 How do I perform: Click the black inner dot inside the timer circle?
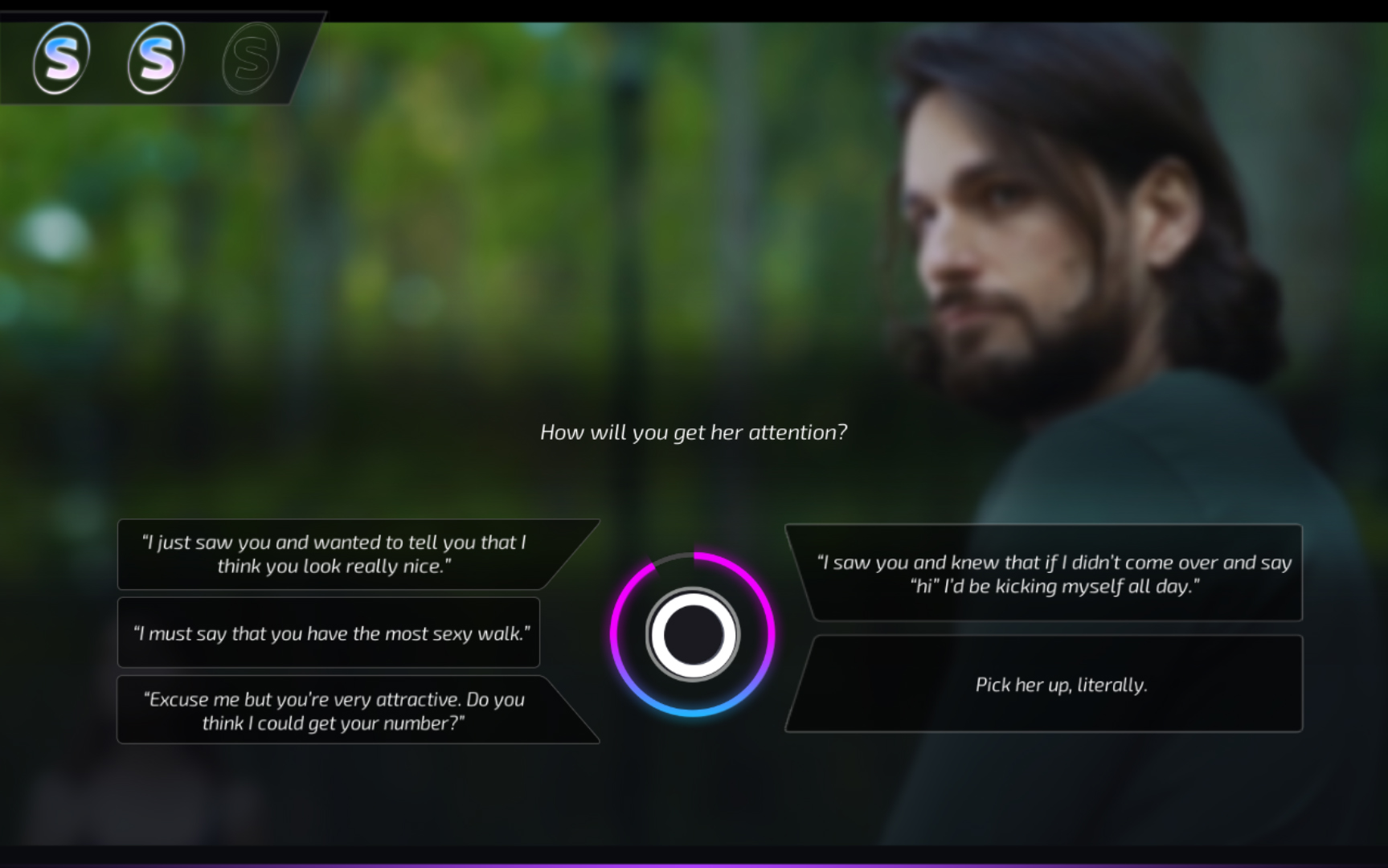pos(694,634)
